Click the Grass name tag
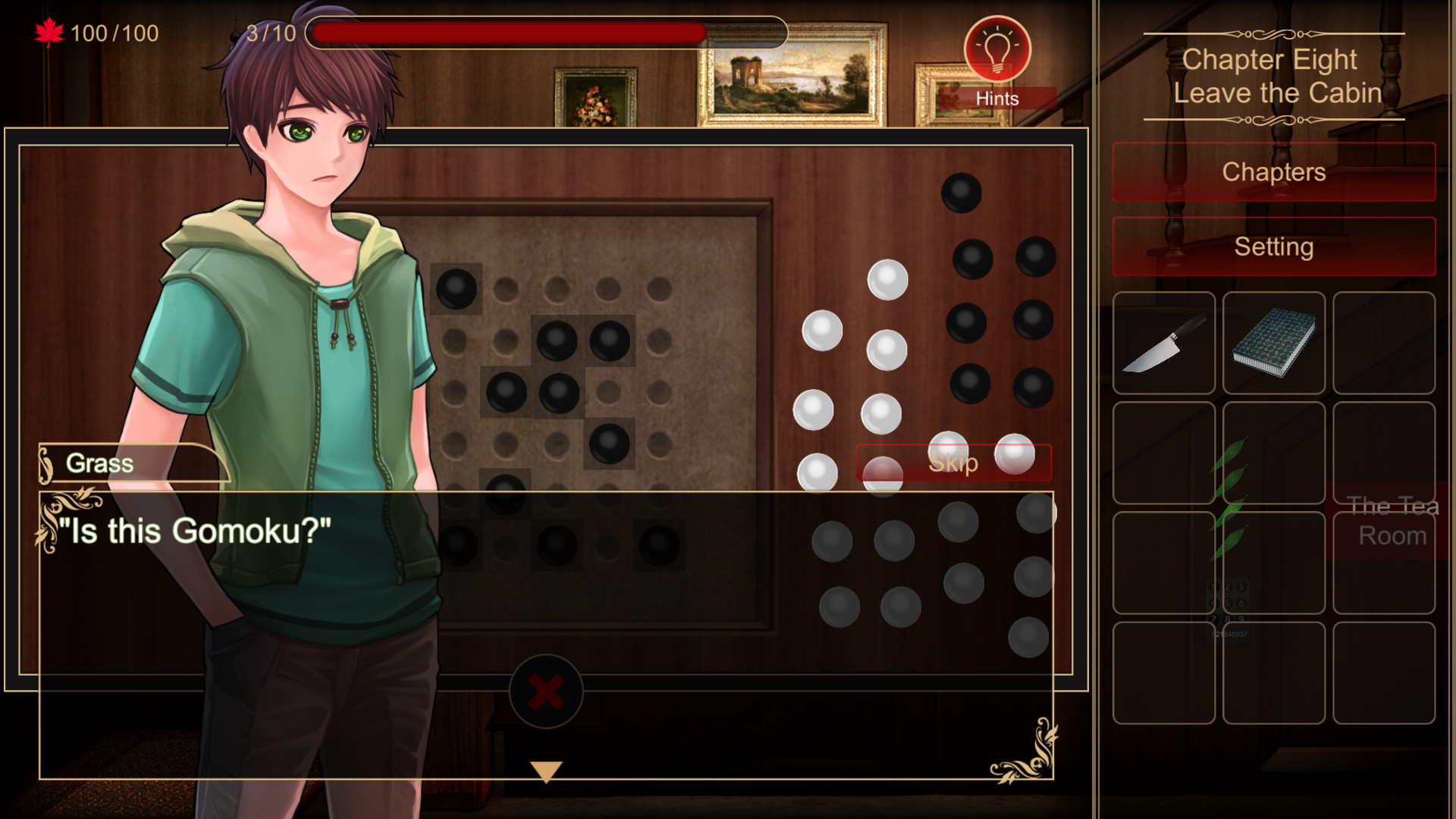This screenshot has width=1456, height=819. (99, 463)
